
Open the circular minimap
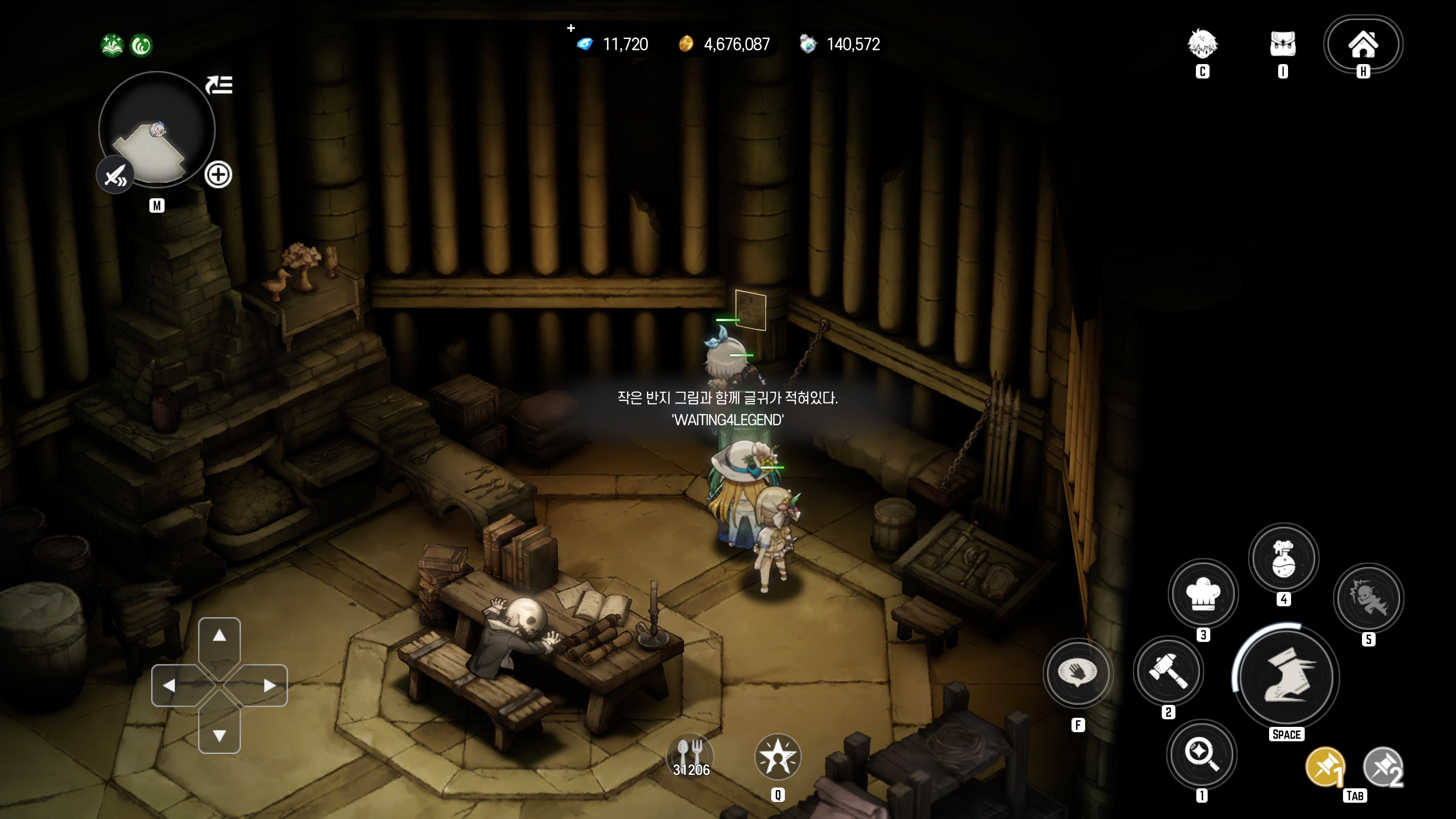[x=157, y=130]
